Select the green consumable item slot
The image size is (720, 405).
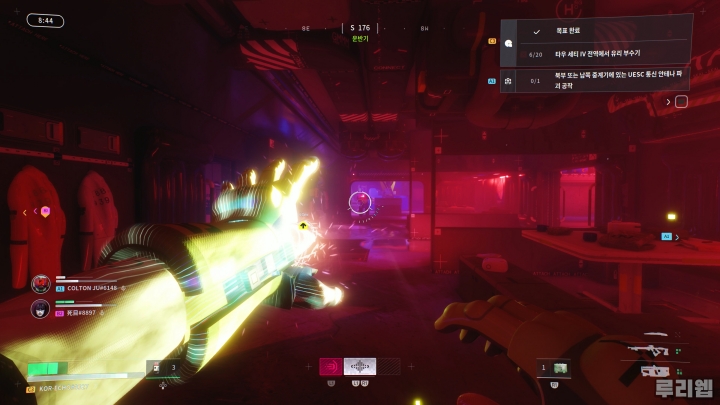[559, 368]
